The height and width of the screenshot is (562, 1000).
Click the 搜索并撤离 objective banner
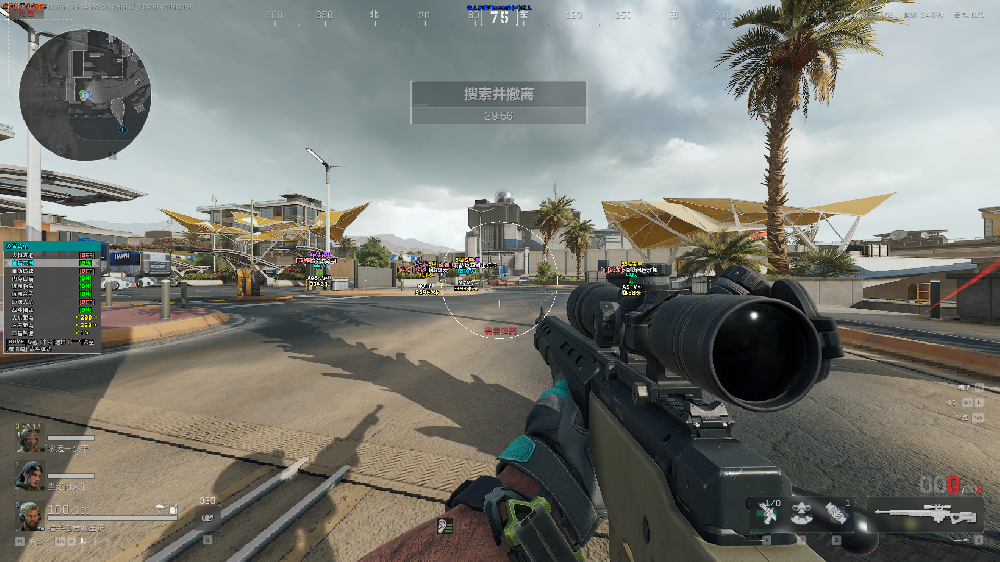point(498,95)
